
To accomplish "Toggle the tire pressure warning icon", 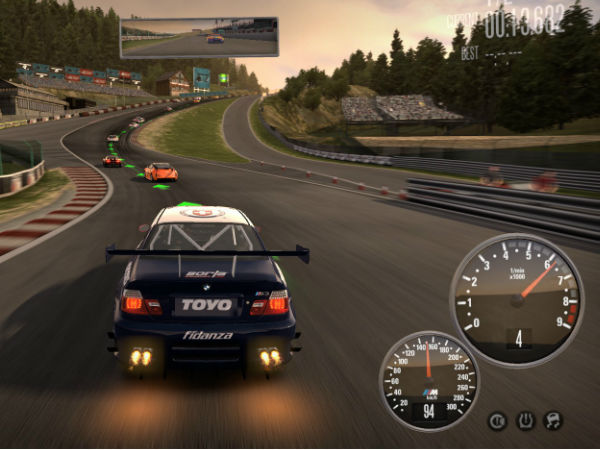I will (525, 421).
